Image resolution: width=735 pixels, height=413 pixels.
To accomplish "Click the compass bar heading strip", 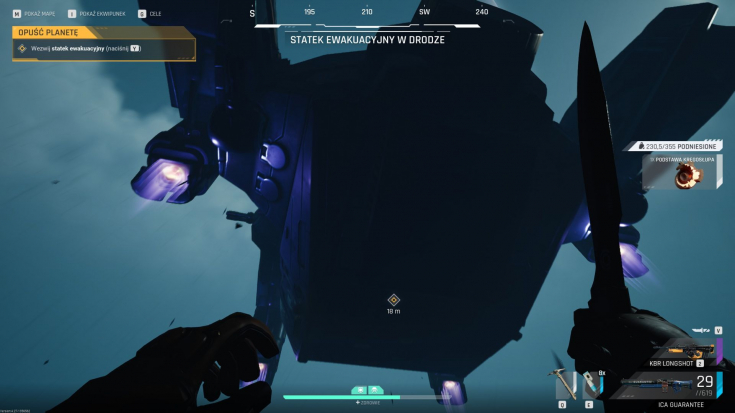I will click(x=367, y=12).
